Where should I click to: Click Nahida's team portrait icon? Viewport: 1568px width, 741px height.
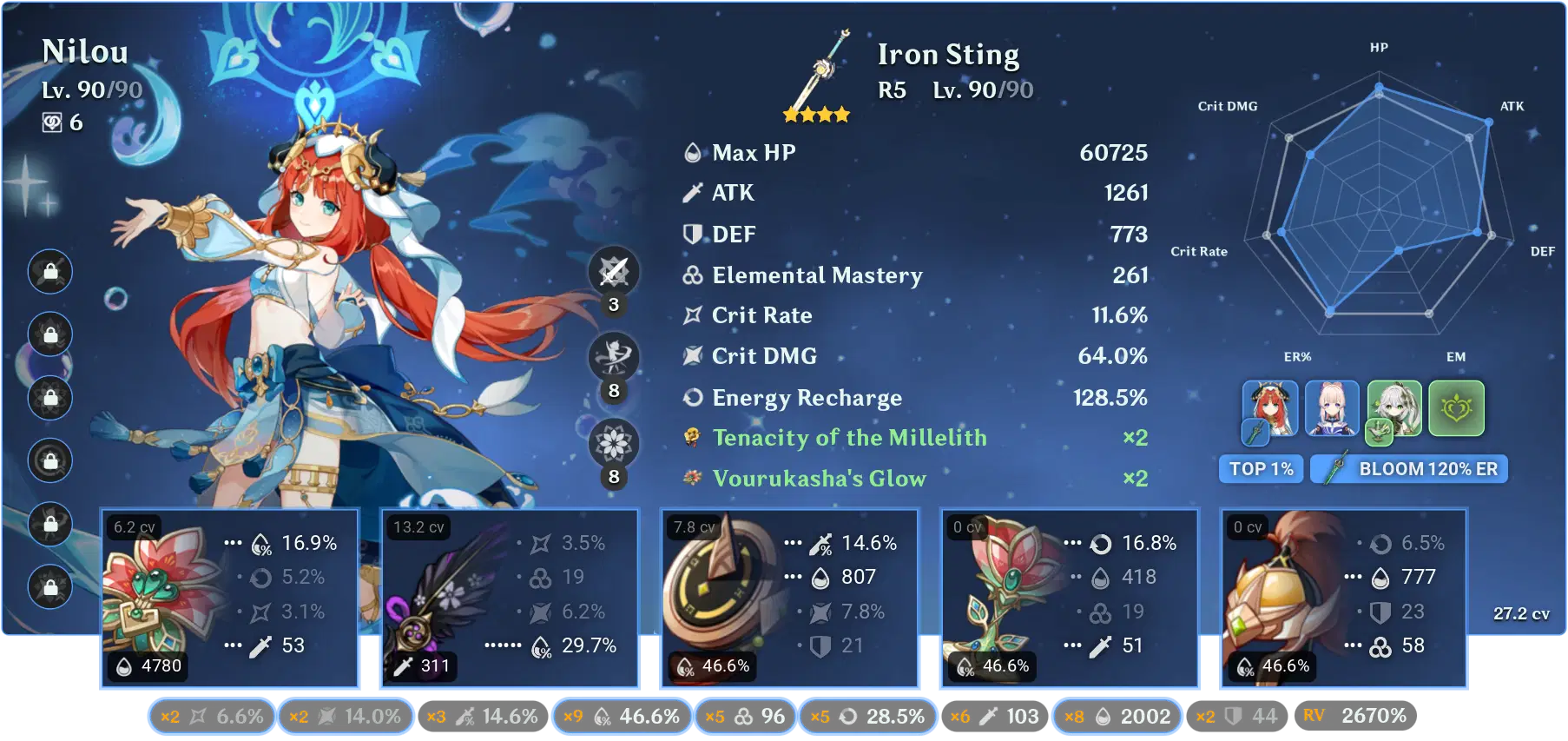coord(1393,410)
